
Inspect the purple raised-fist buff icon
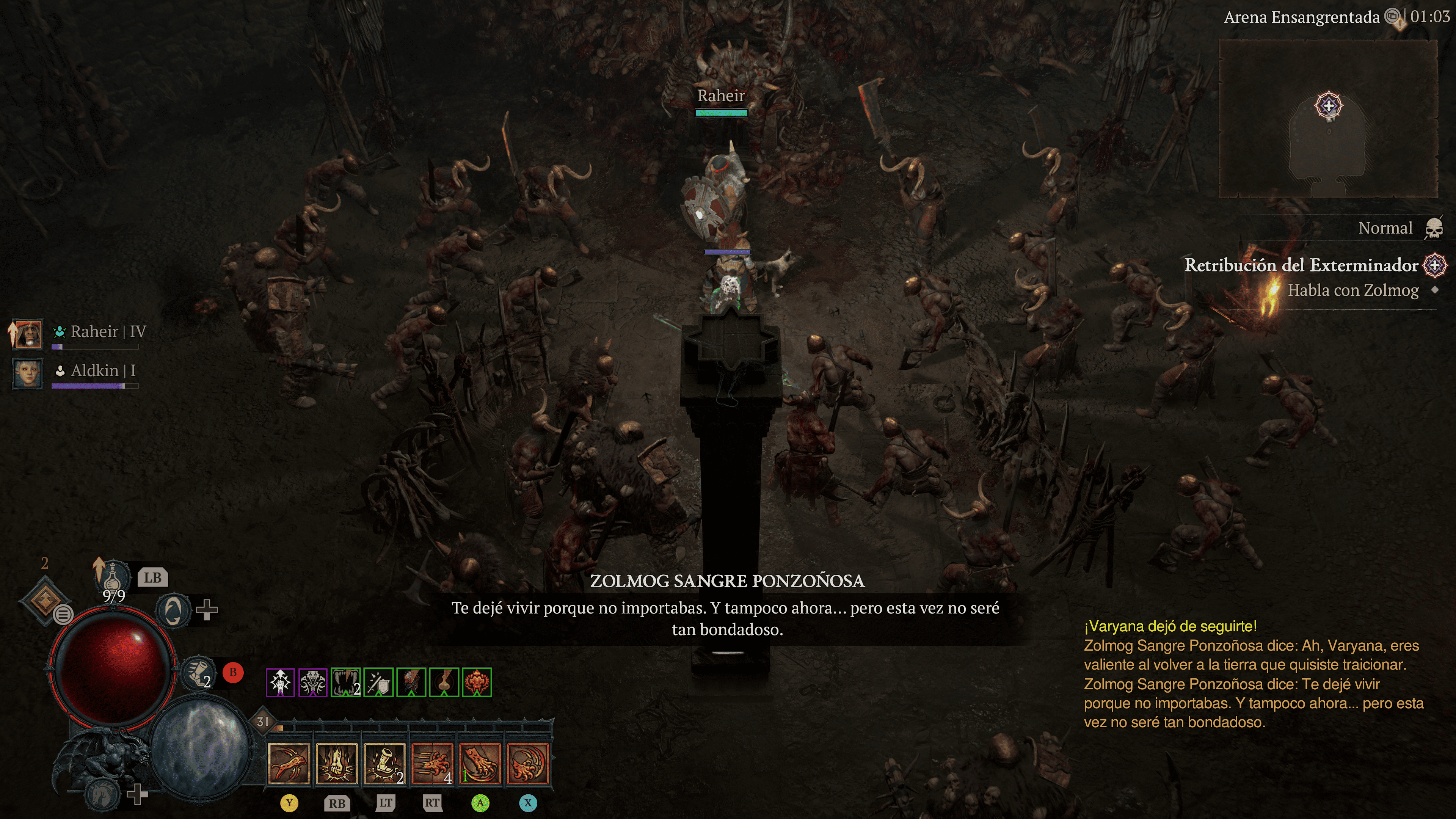(280, 682)
